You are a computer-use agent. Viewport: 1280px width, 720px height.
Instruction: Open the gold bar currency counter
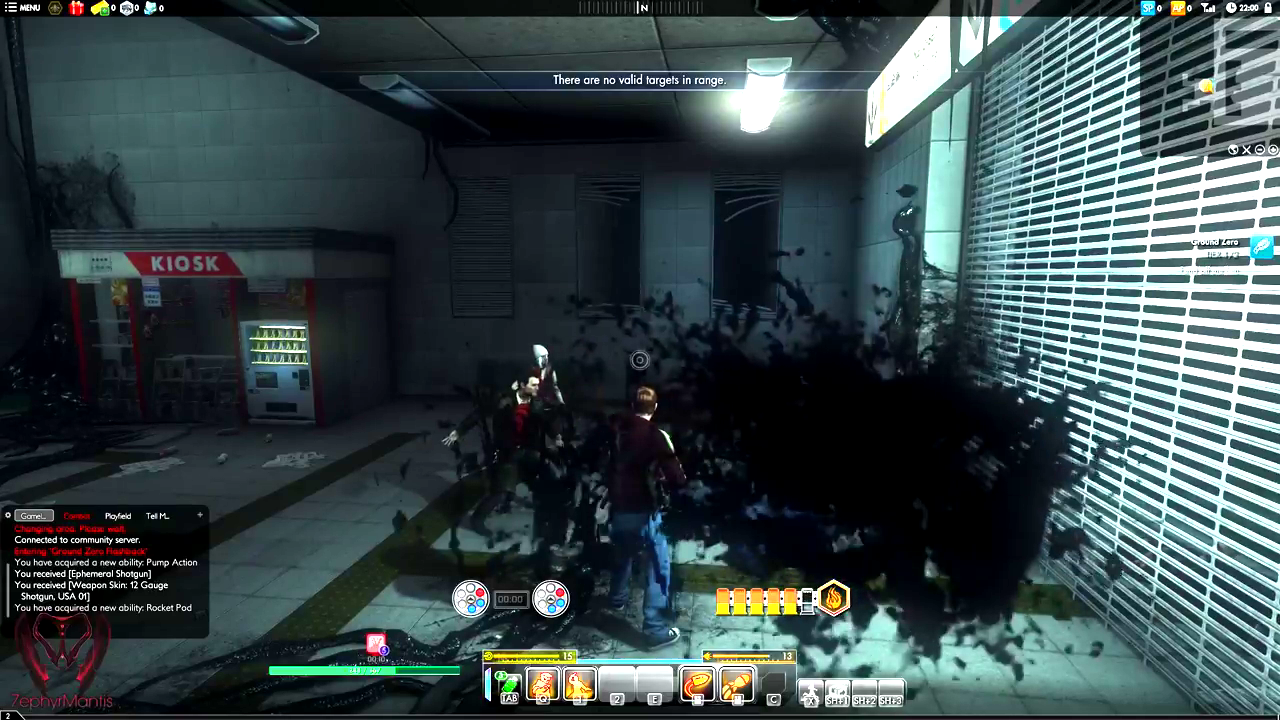99,8
